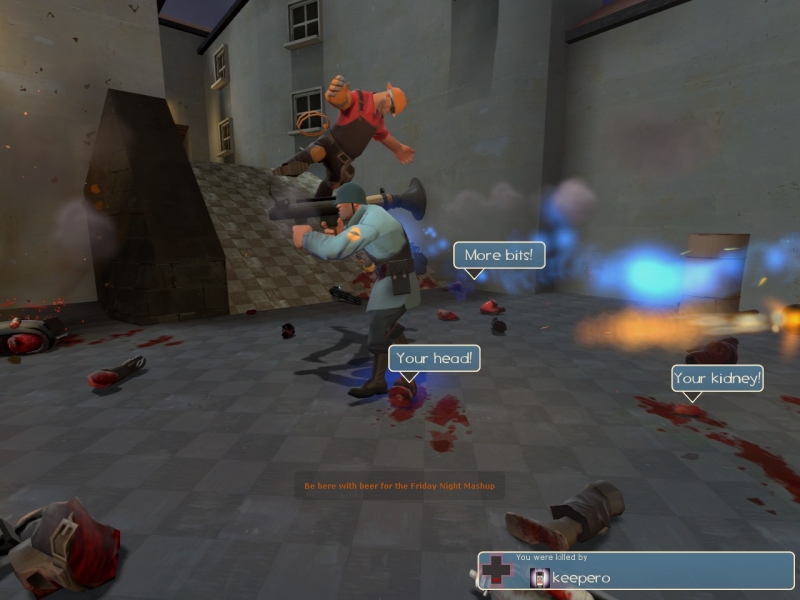Select the "Your kidney!" callout bubble
The image size is (800, 600).
point(717,378)
